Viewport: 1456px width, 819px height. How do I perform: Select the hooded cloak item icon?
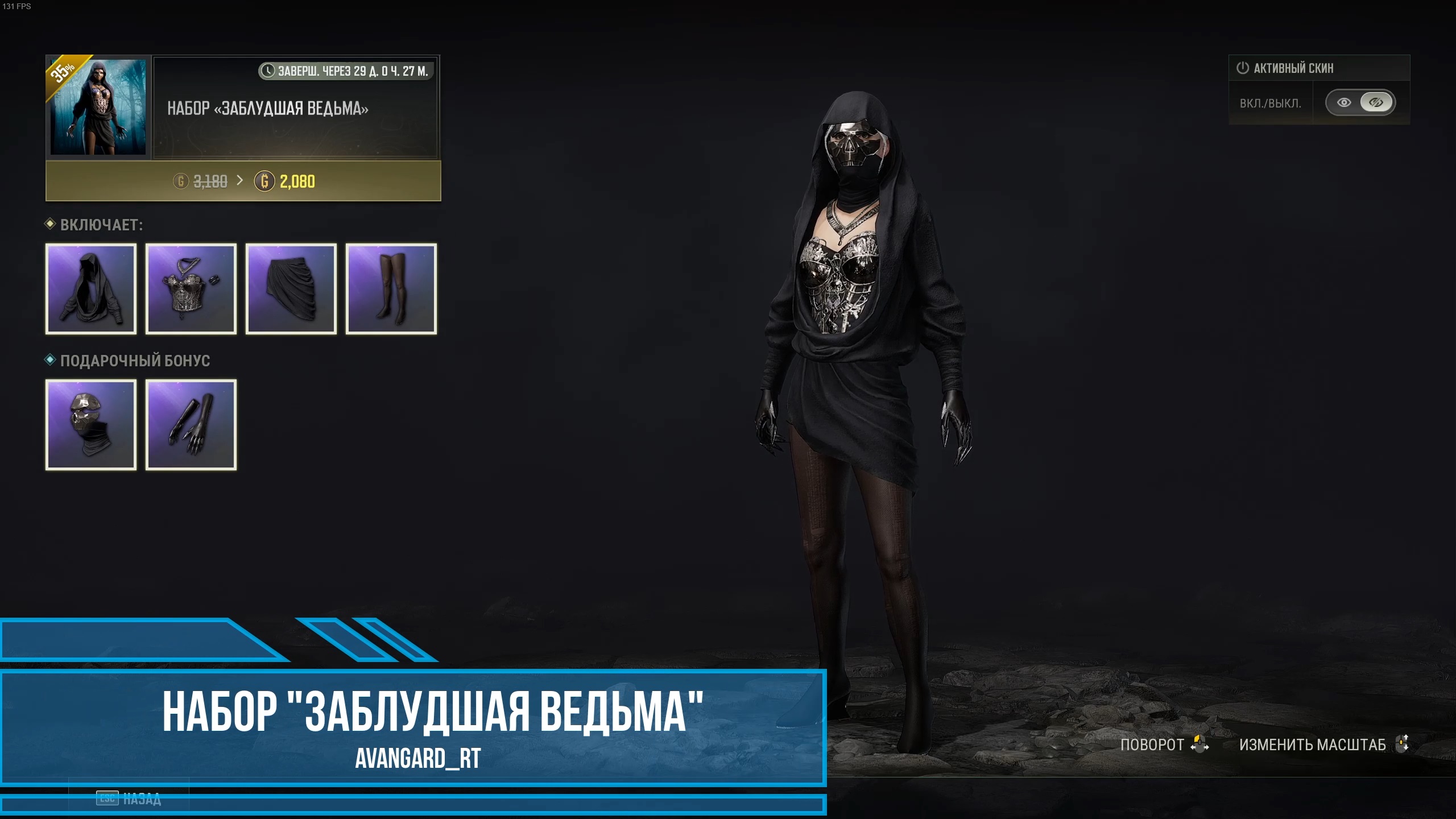[91, 289]
